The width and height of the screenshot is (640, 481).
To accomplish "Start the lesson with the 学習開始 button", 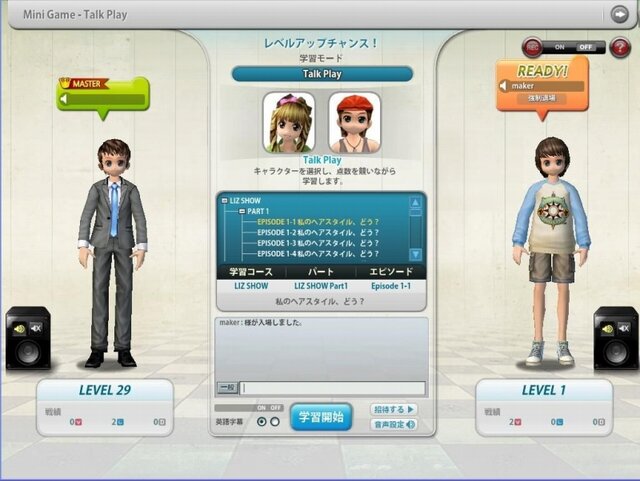I will 321,416.
